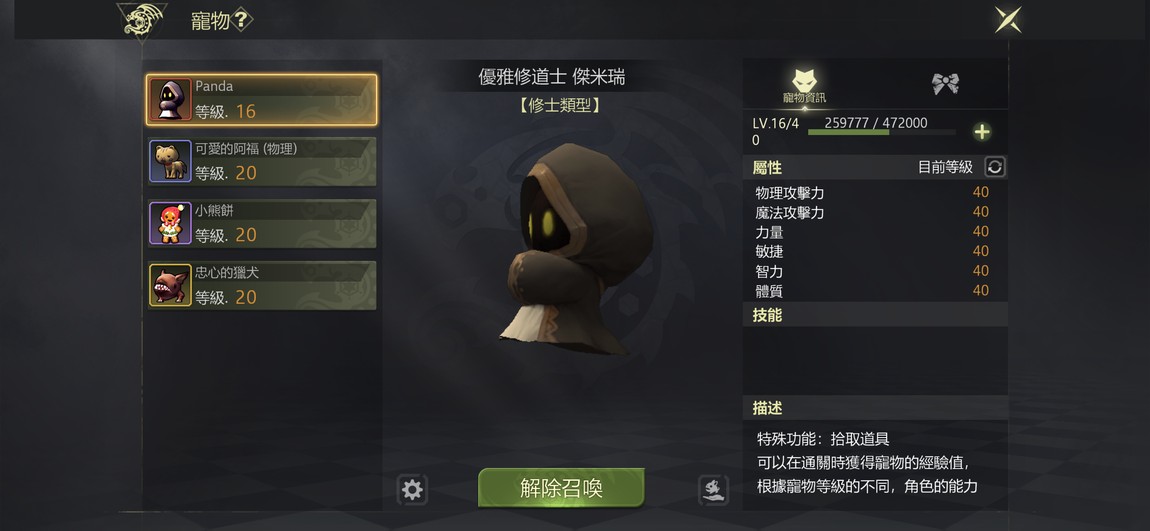
Task: Toggle the 目前等級 refresh icon
Action: coord(994,167)
